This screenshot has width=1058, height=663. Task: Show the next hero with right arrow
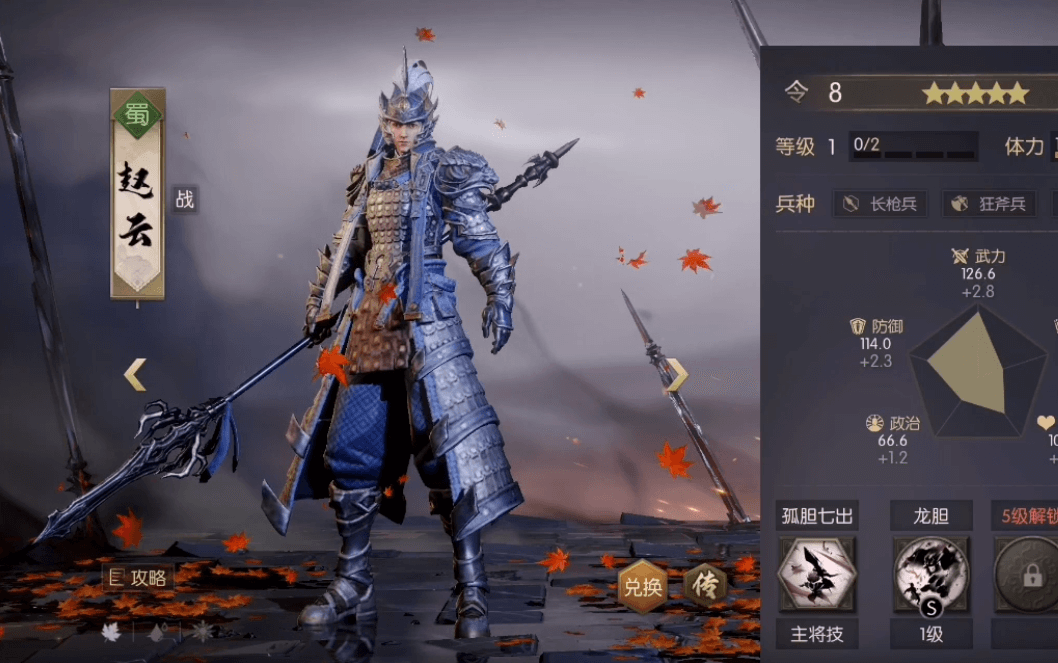pos(677,375)
